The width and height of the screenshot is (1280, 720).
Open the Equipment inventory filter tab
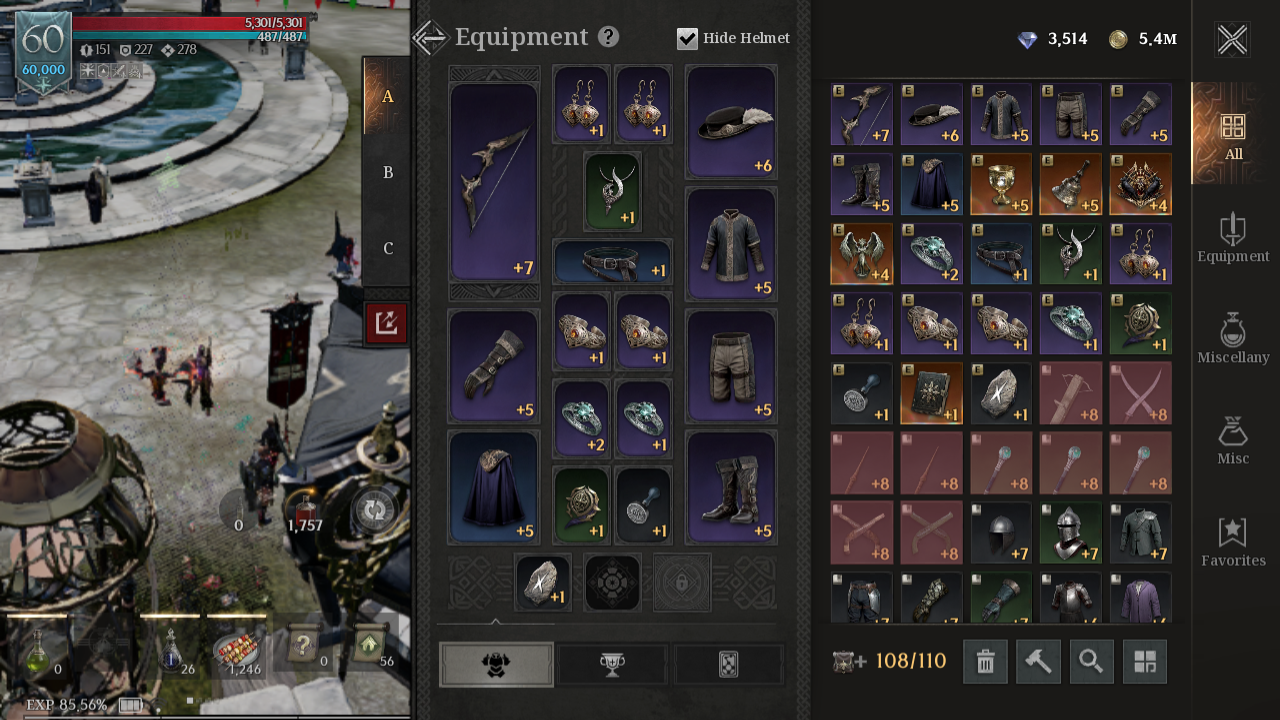pos(1233,237)
